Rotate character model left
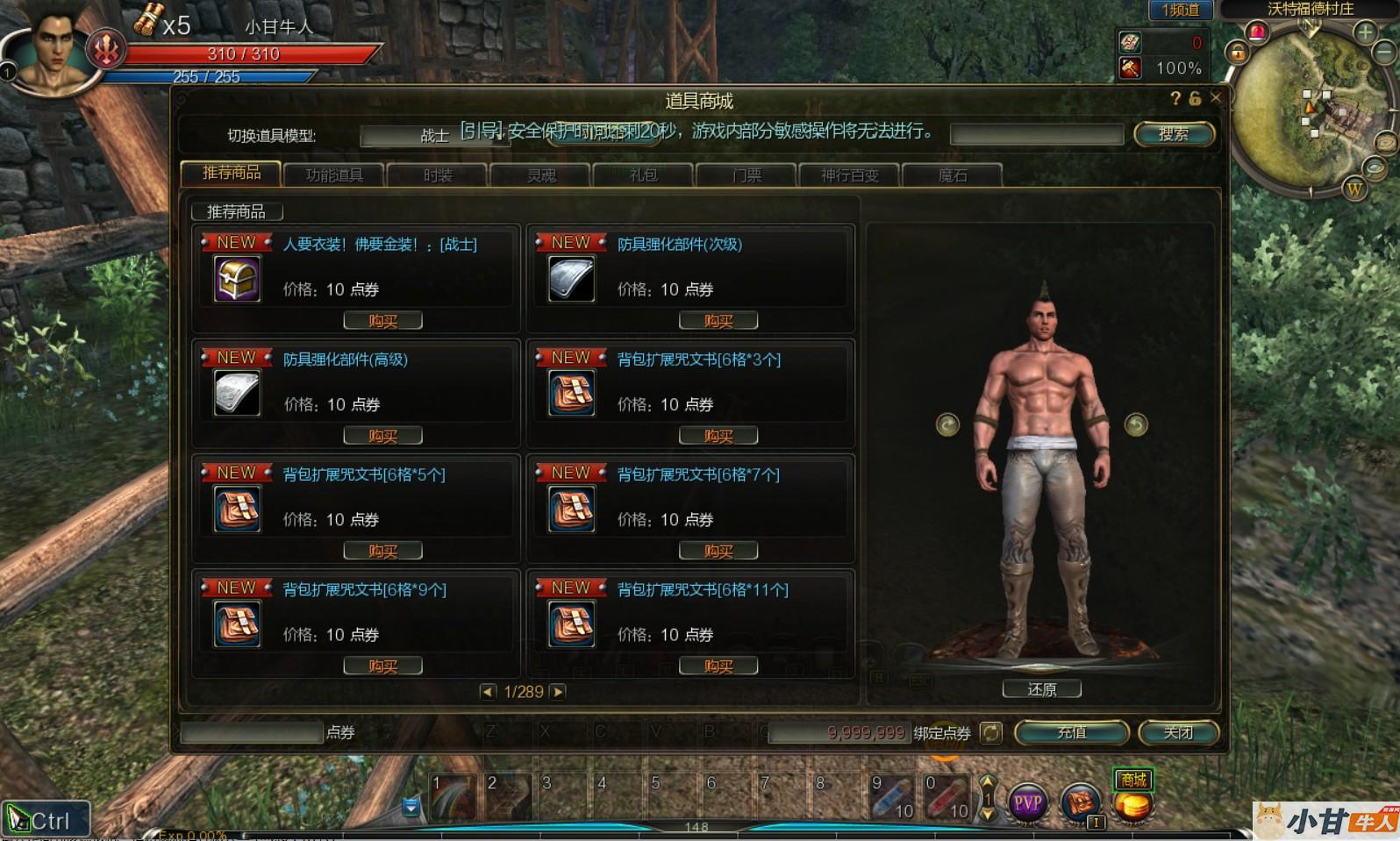The height and width of the screenshot is (841, 1400). [x=947, y=425]
